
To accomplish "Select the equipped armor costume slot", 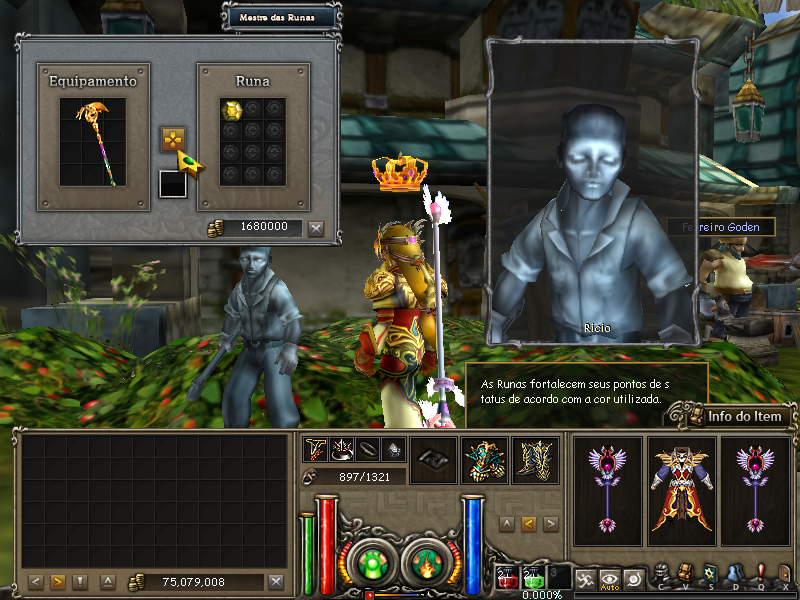I will pos(681,490).
